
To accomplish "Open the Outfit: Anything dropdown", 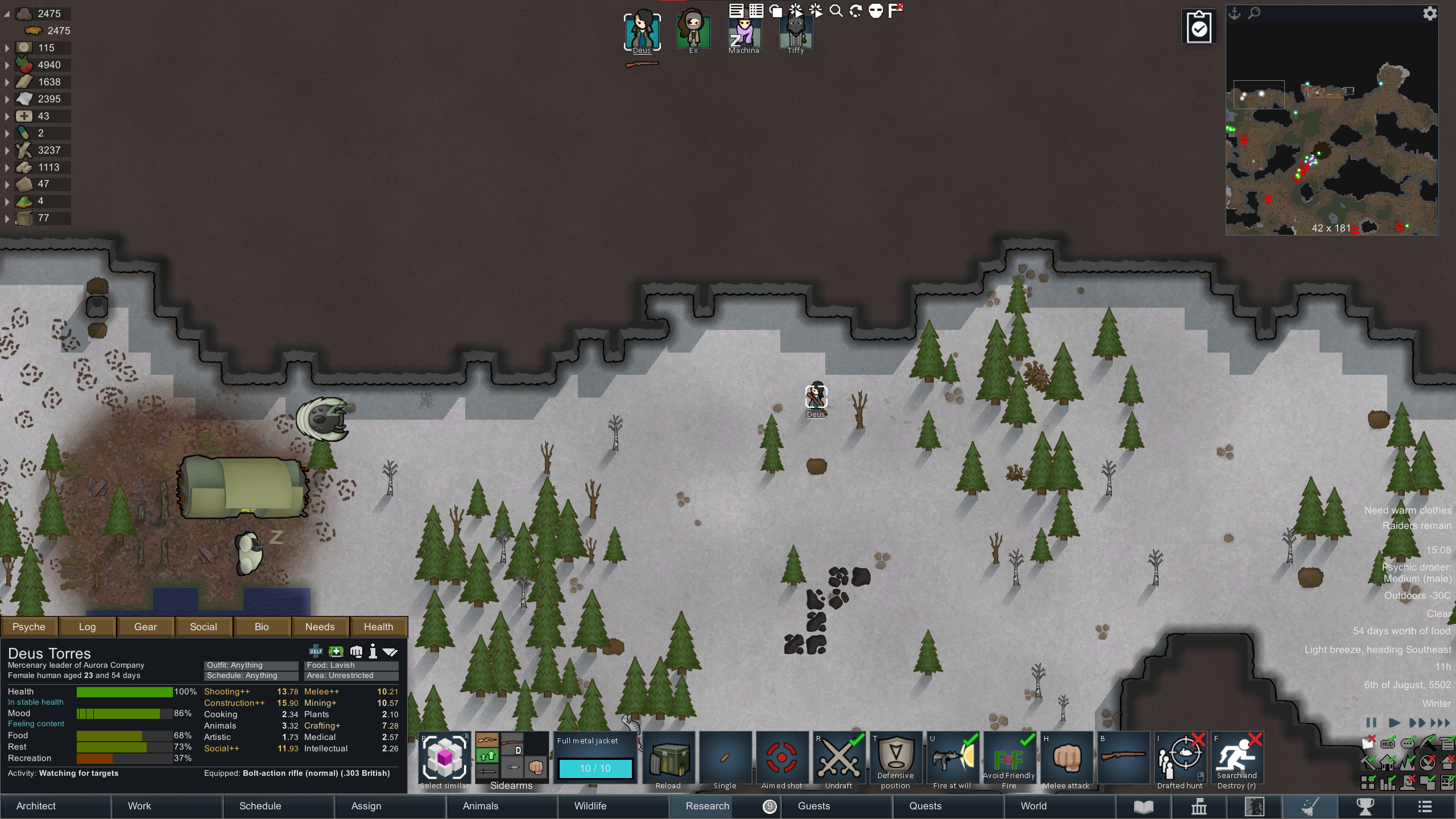I will tap(251, 665).
